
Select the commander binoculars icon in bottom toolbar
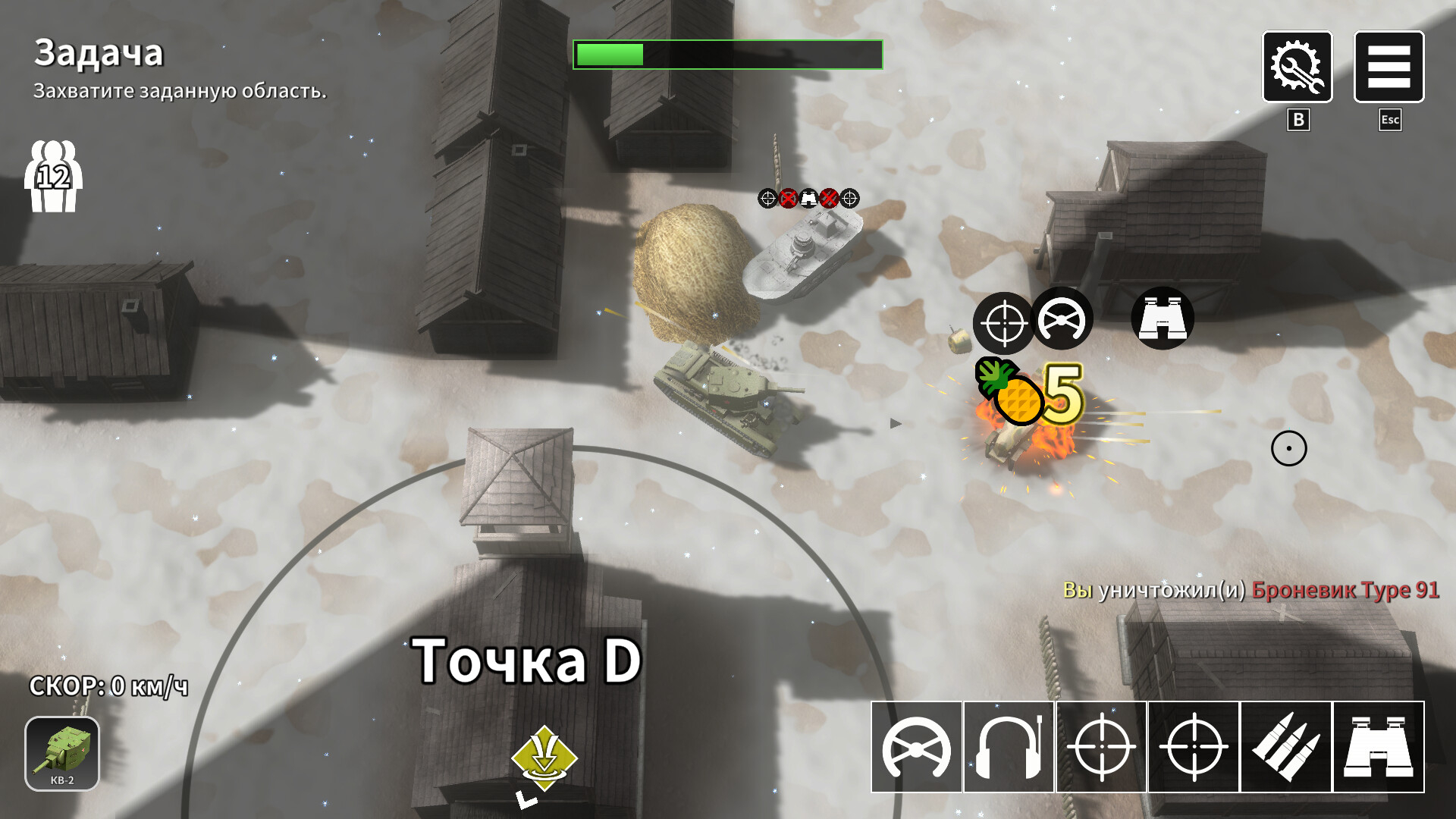[1379, 747]
